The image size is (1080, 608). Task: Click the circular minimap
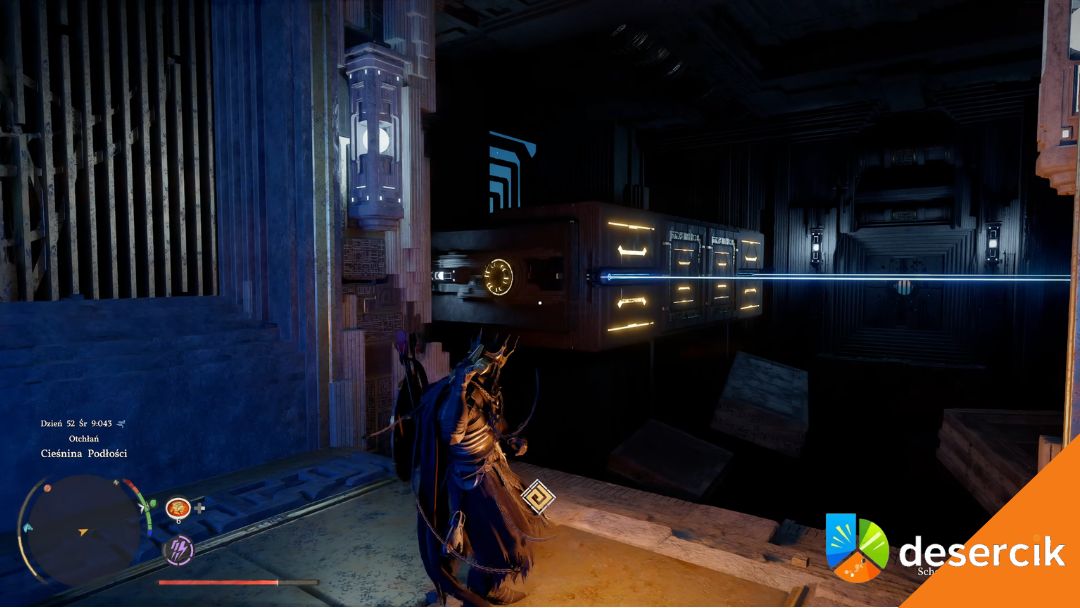click(80, 528)
